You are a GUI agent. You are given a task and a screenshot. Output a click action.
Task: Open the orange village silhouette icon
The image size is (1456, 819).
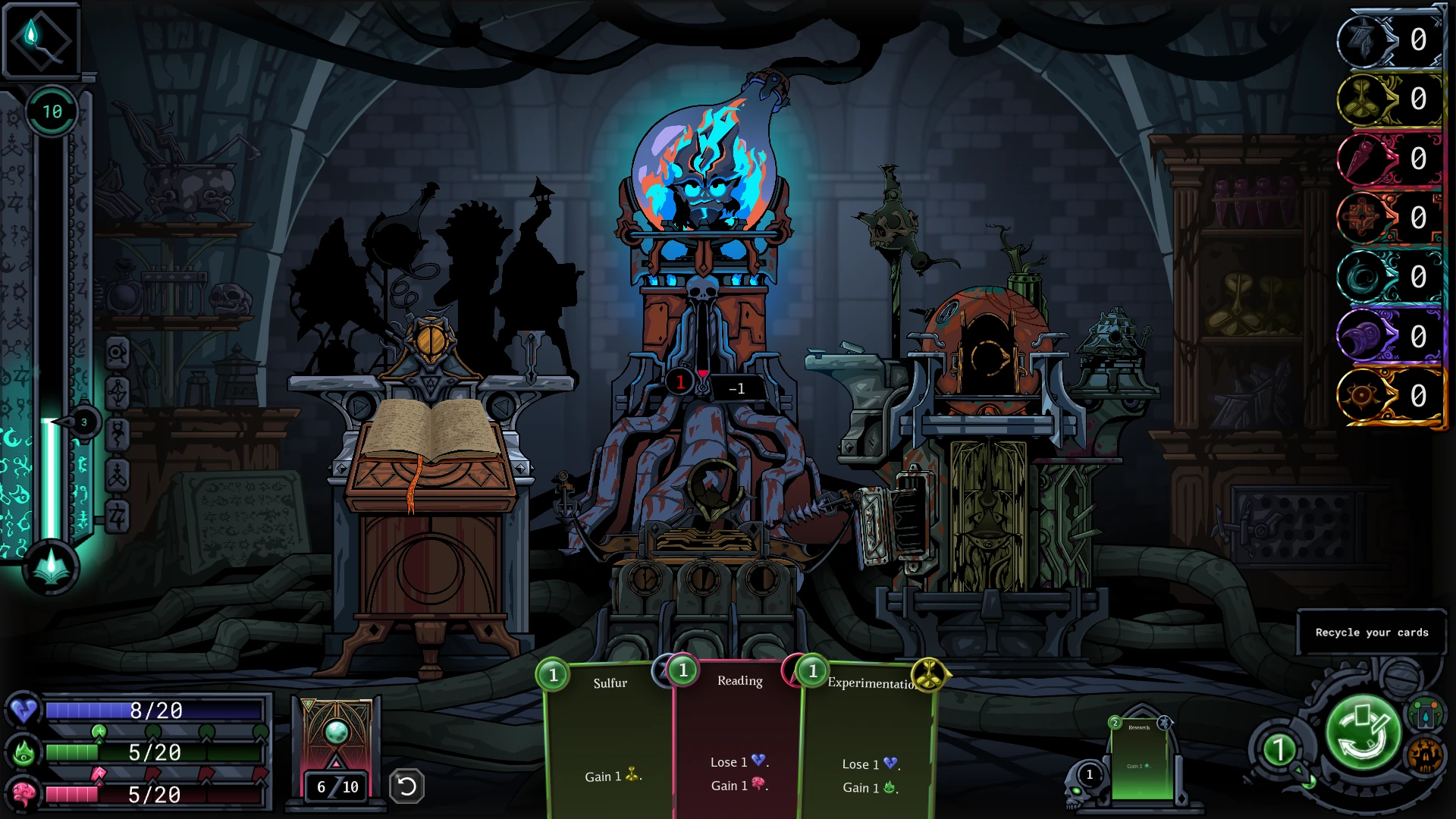[x=1425, y=755]
